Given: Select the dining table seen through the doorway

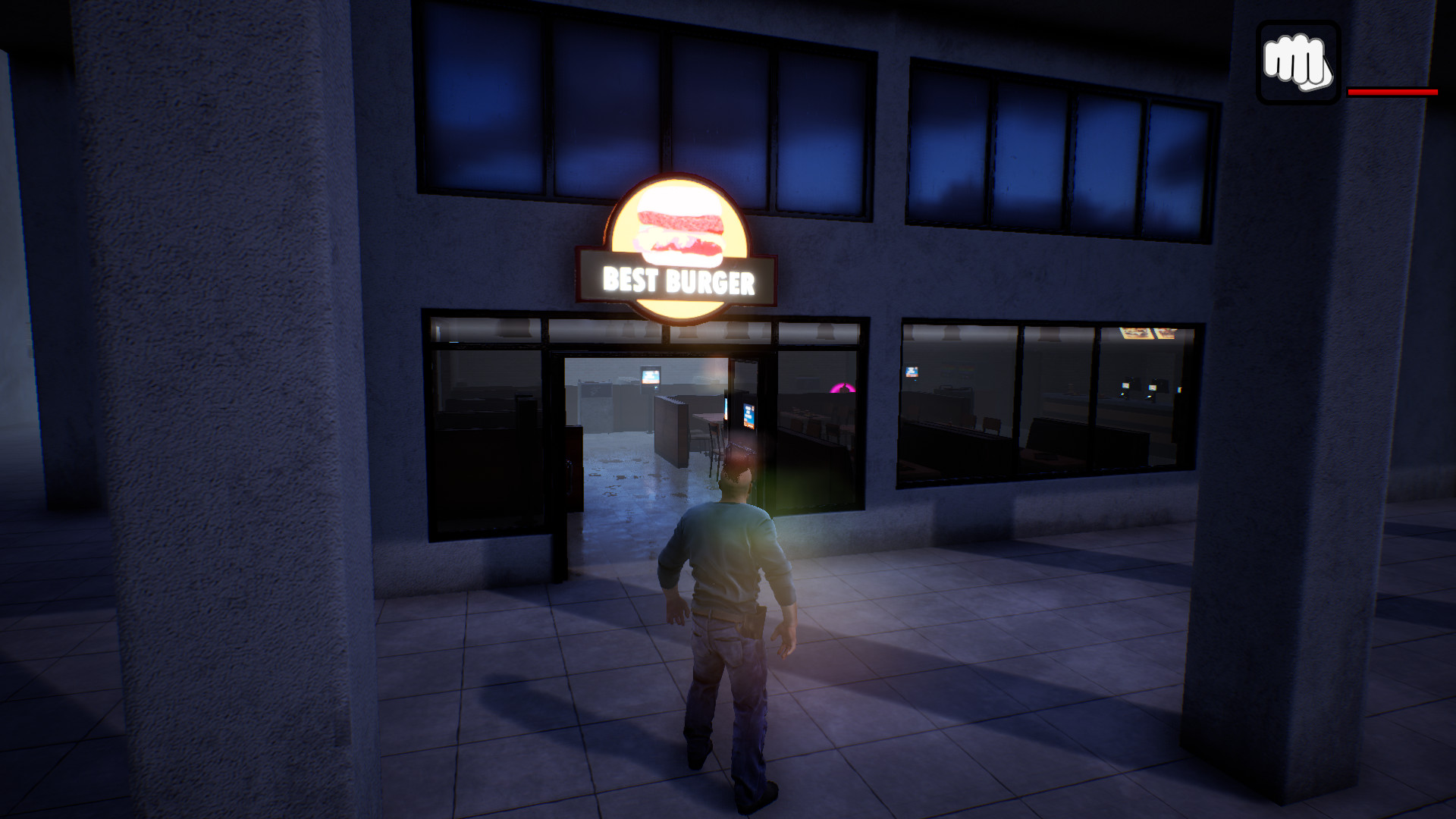Looking at the screenshot, I should coord(709,419).
